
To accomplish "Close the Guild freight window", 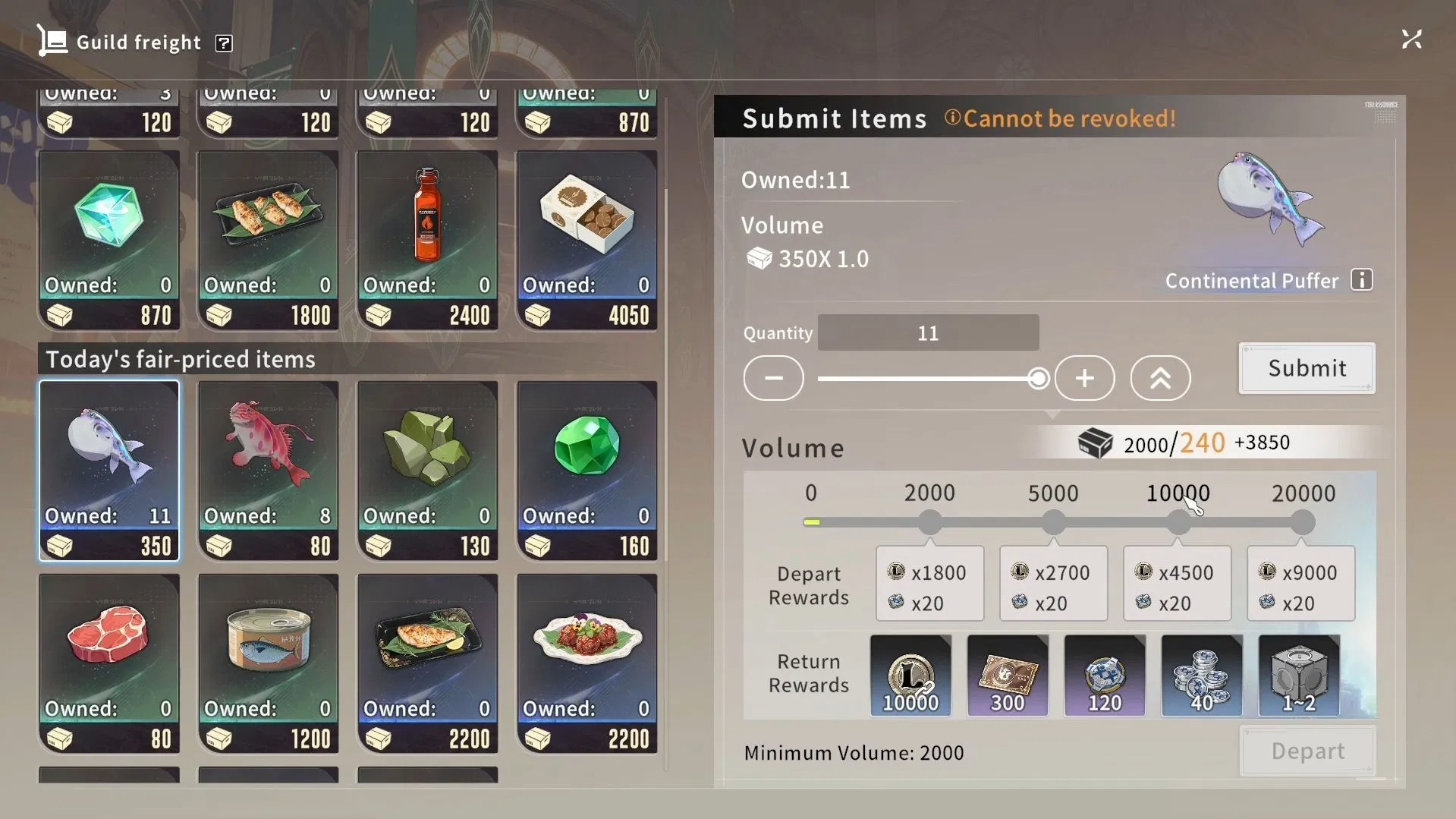I will [x=1411, y=39].
